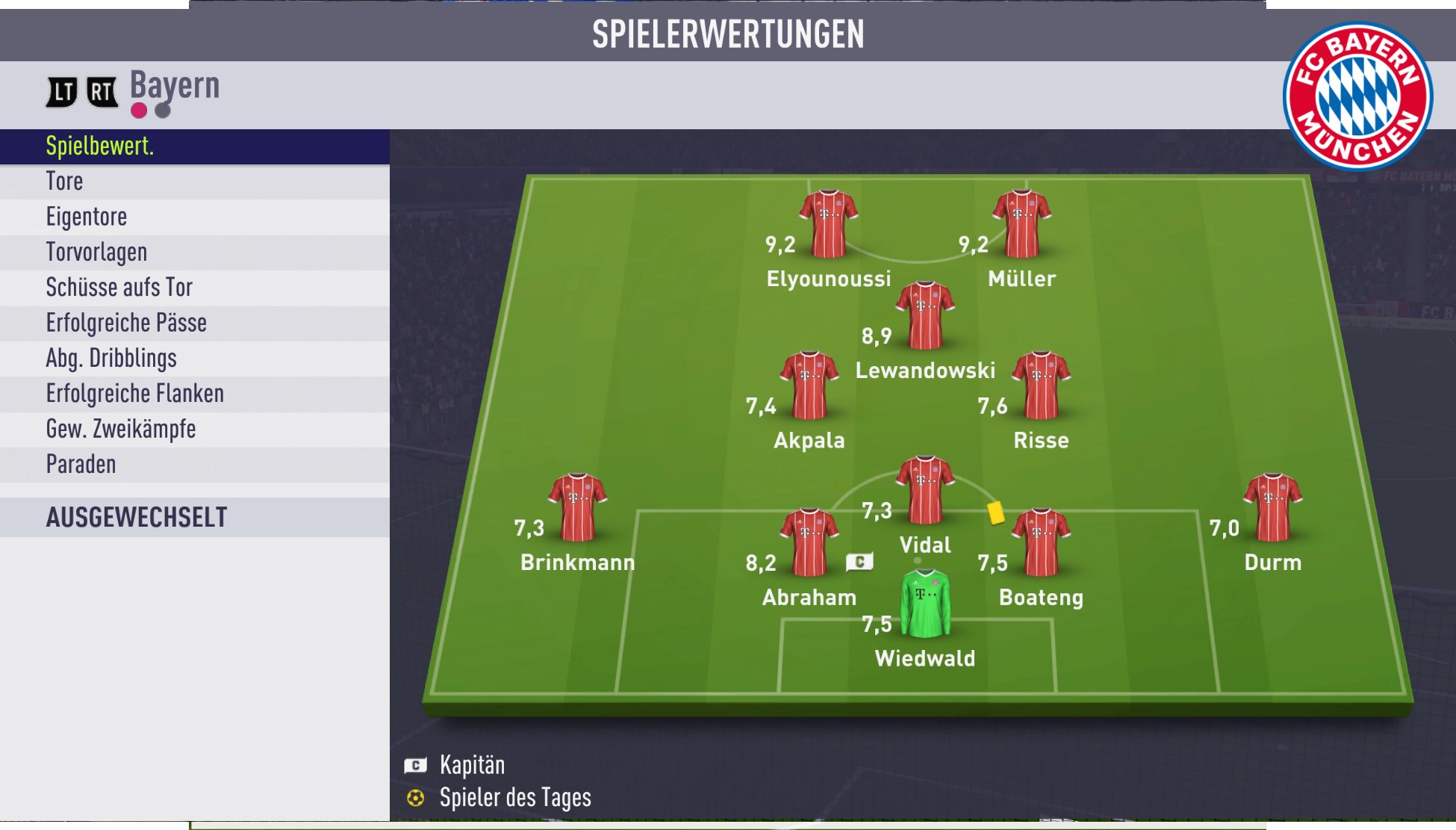Select left-back Brinkmann's shirt
1456x830 pixels.
click(x=577, y=507)
